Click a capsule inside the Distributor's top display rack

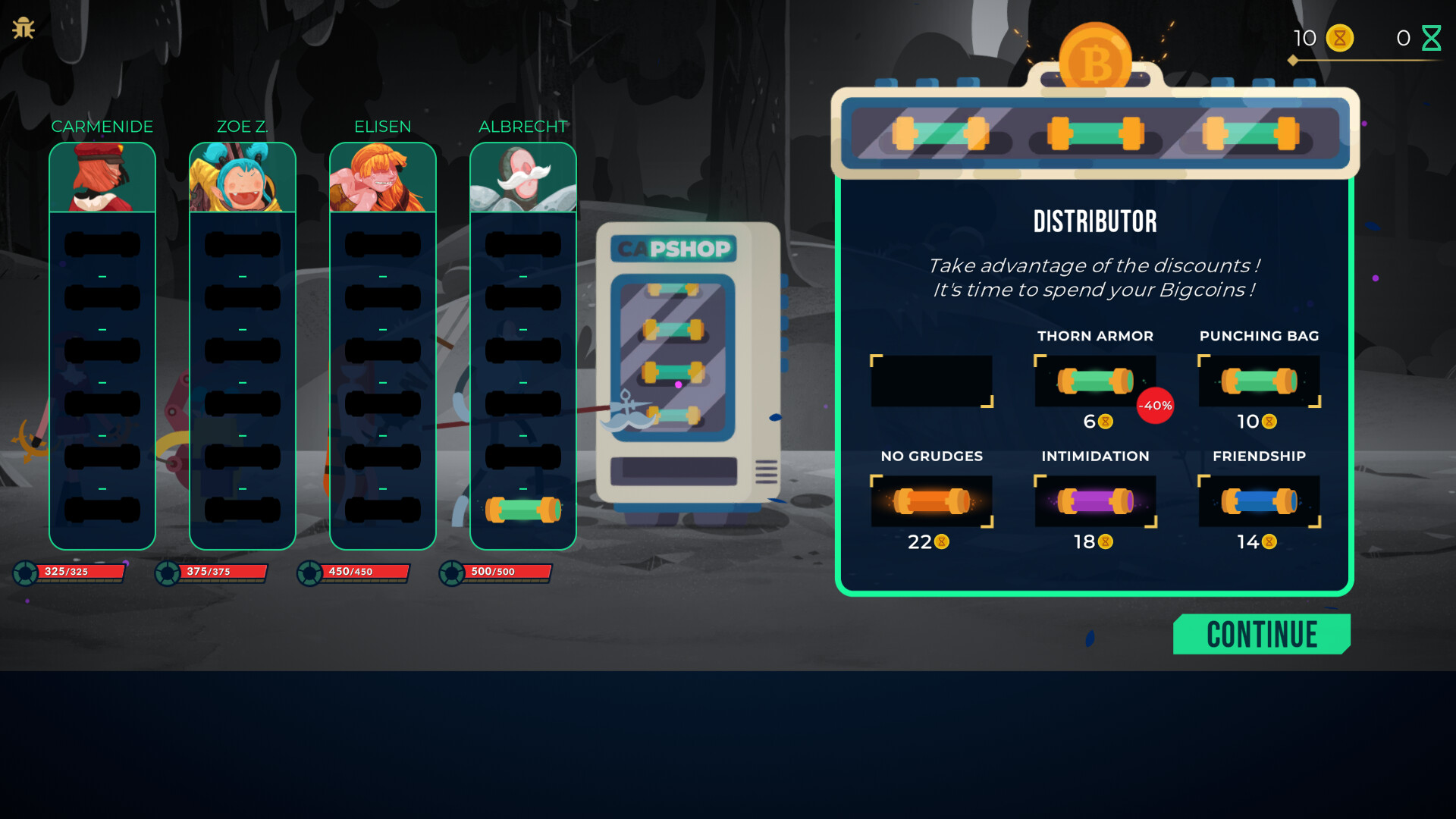coord(1095,132)
